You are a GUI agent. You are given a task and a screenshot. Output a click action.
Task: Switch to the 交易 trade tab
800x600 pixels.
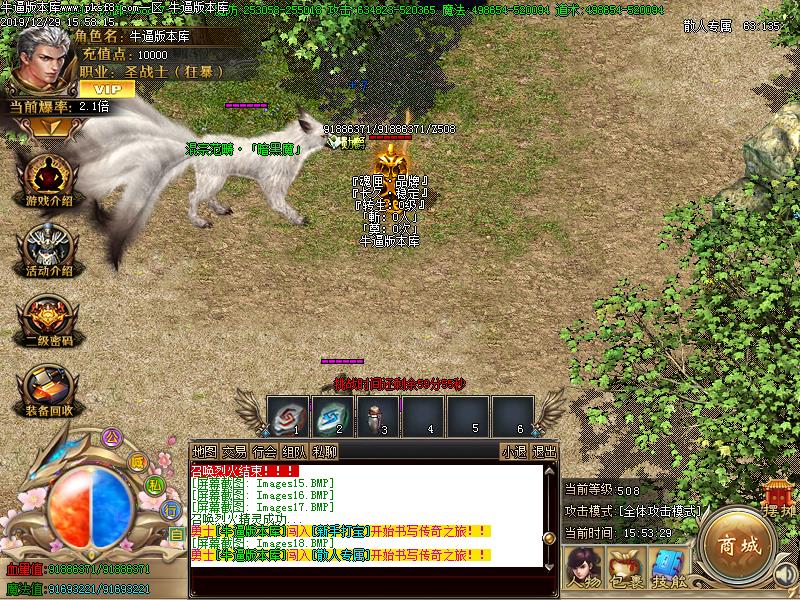[234, 452]
